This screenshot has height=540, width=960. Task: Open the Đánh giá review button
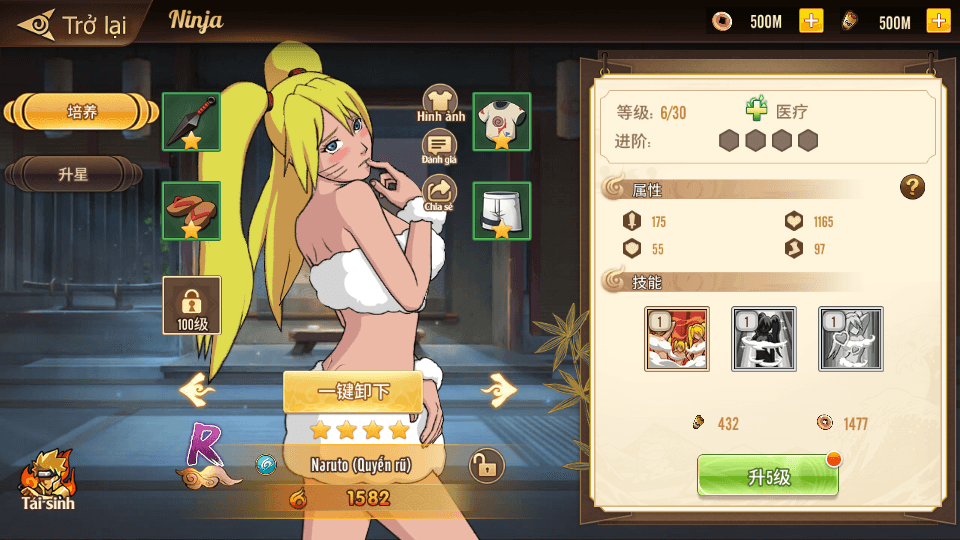tap(439, 146)
